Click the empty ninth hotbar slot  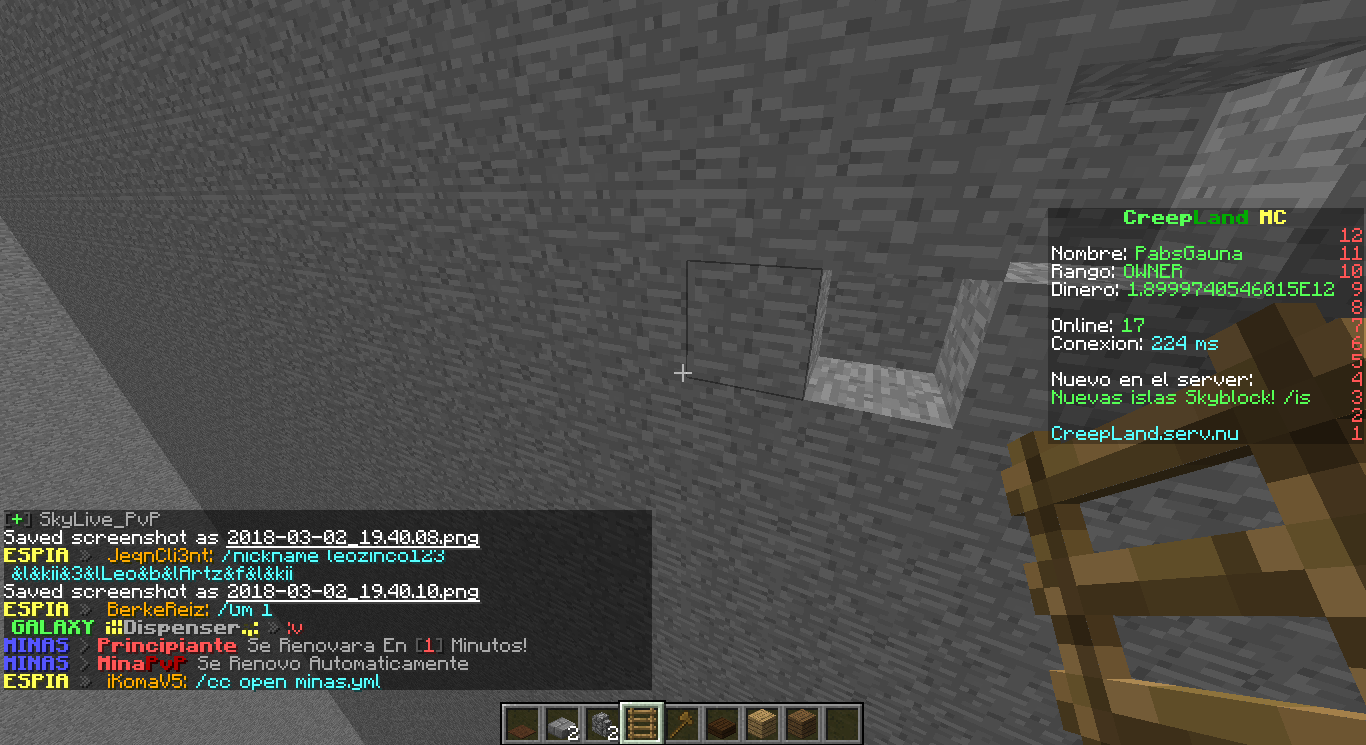844,723
